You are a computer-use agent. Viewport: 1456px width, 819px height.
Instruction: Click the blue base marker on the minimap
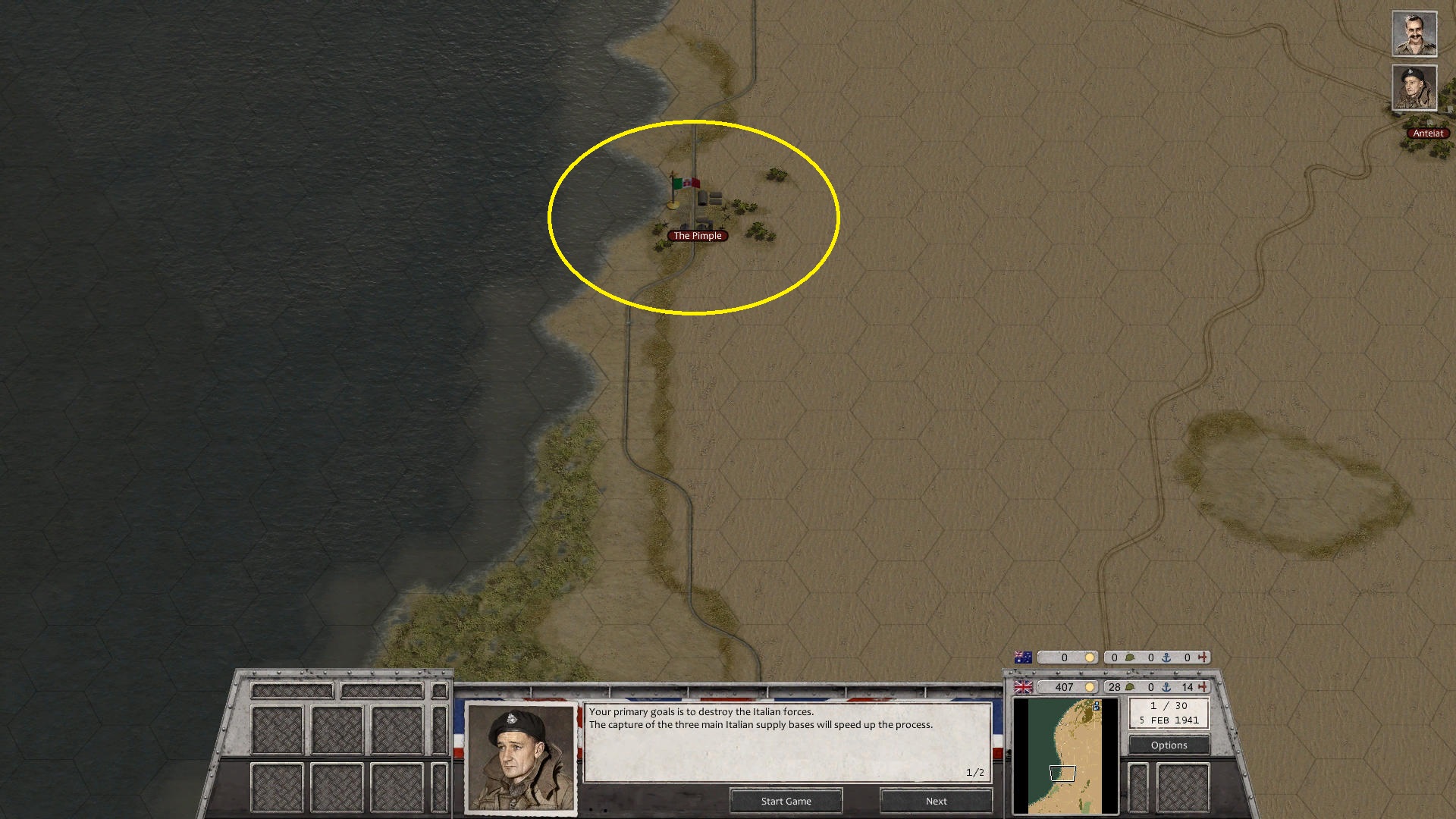pyautogui.click(x=1097, y=707)
